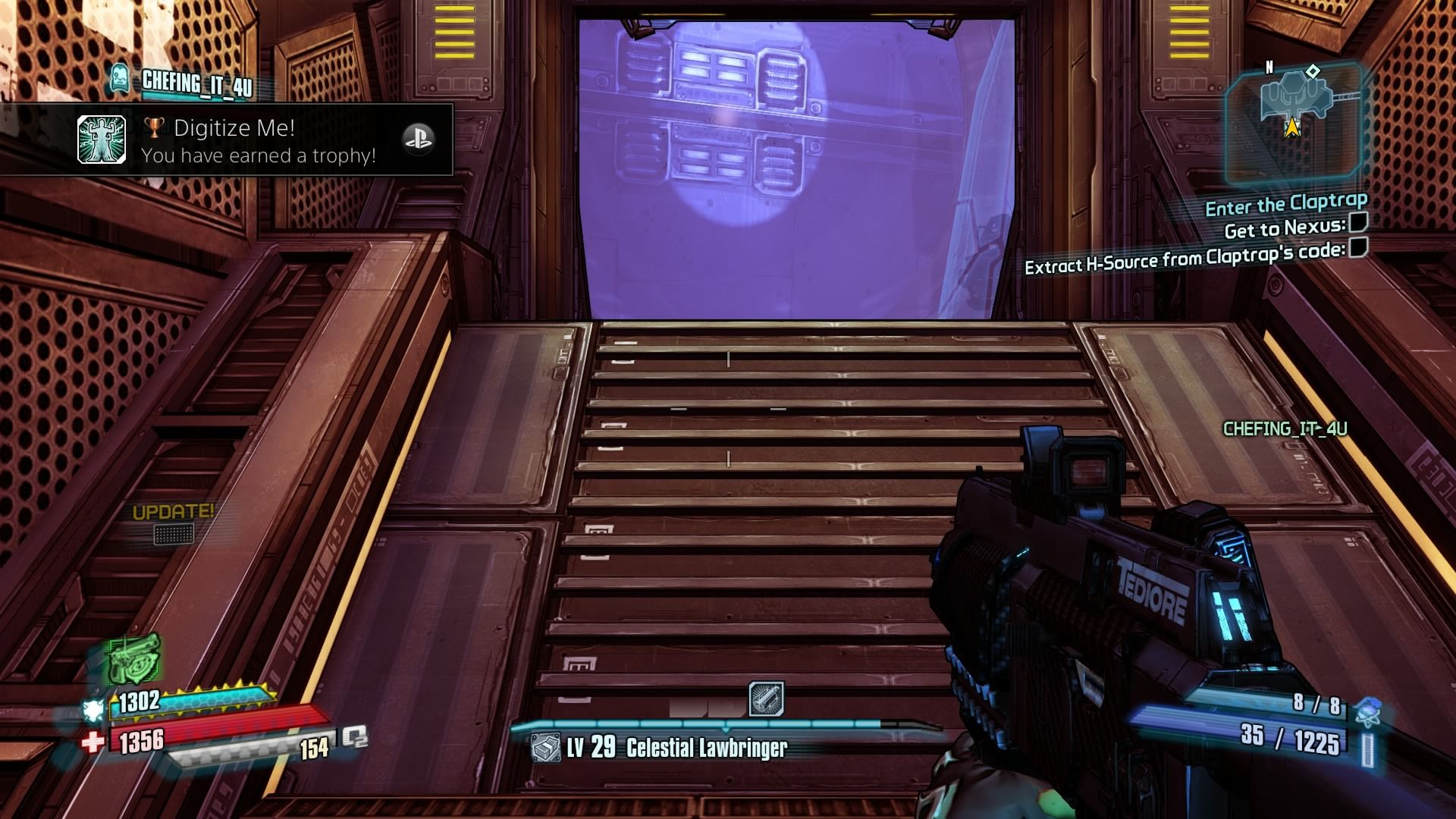Viewport: 1456px width, 819px height.
Task: Click the Enter the Claptrap mission title
Action: pos(1286,204)
